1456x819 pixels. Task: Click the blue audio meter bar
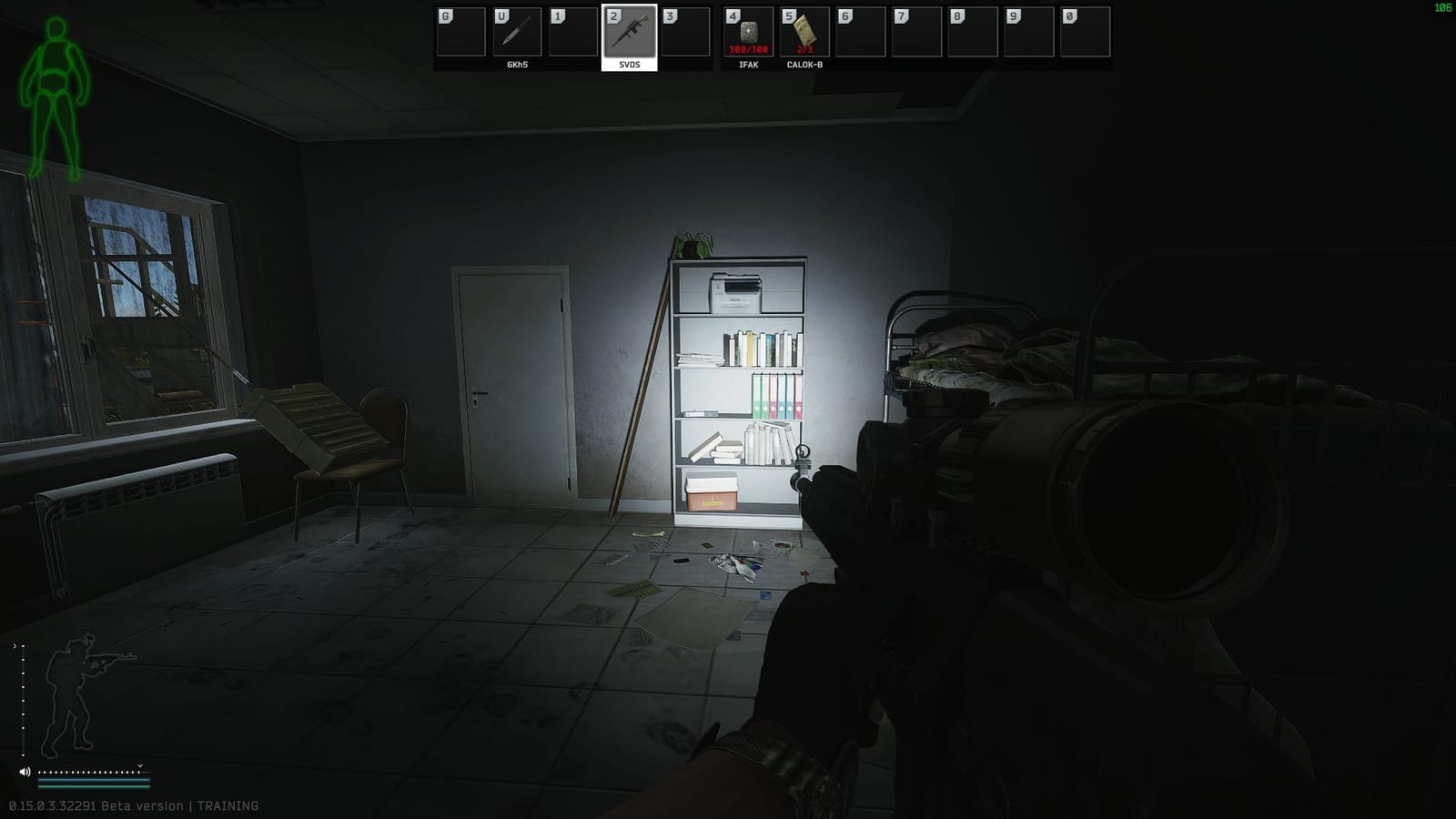coord(91,780)
